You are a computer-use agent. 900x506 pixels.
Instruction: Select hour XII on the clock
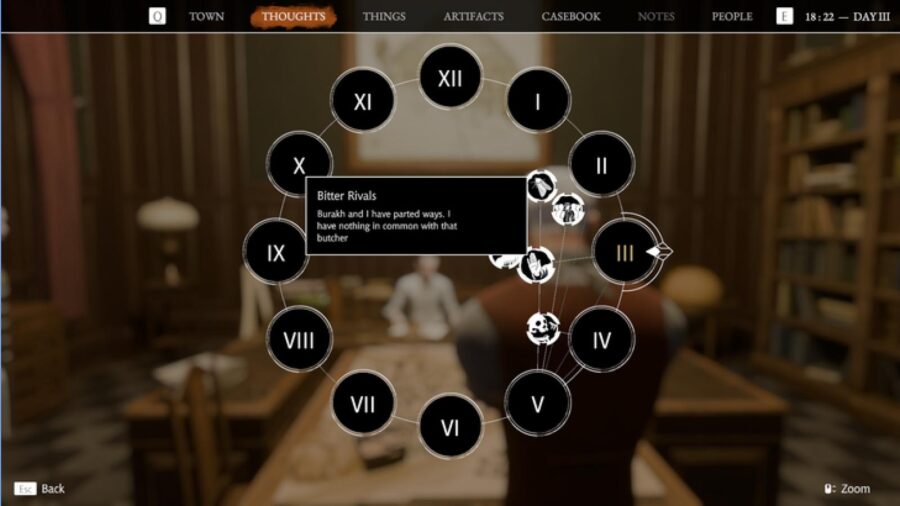(450, 78)
